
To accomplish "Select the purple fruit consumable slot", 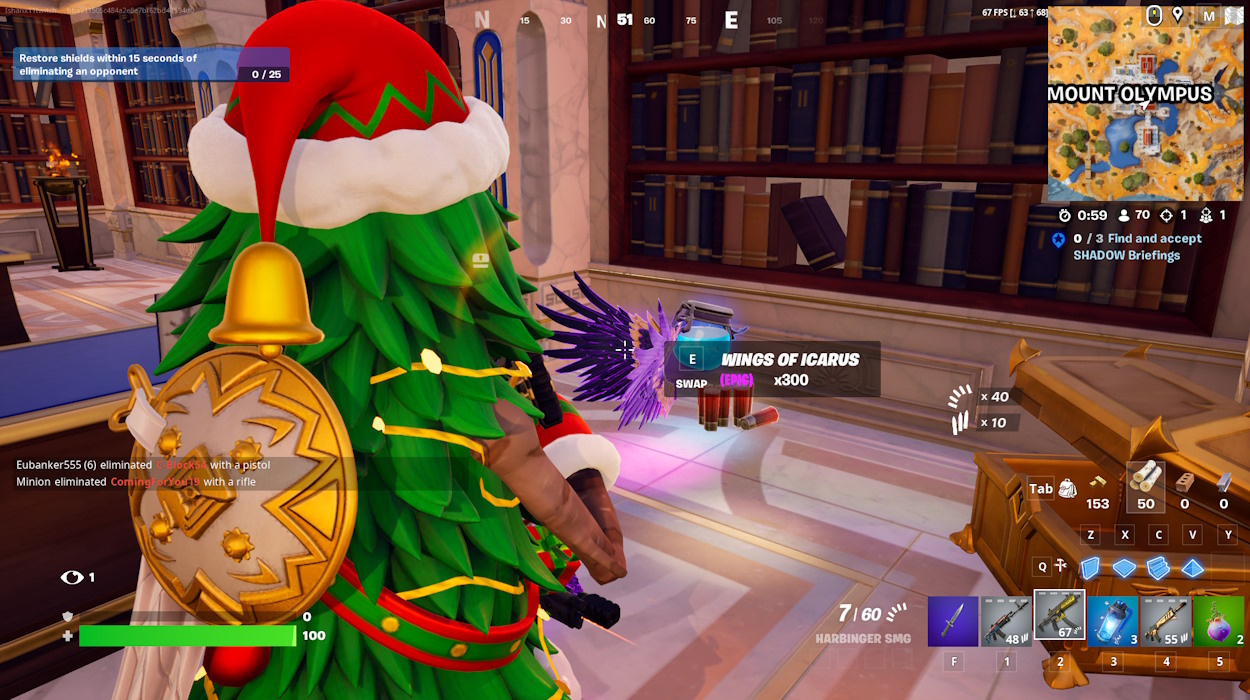I will pyautogui.click(x=1218, y=621).
